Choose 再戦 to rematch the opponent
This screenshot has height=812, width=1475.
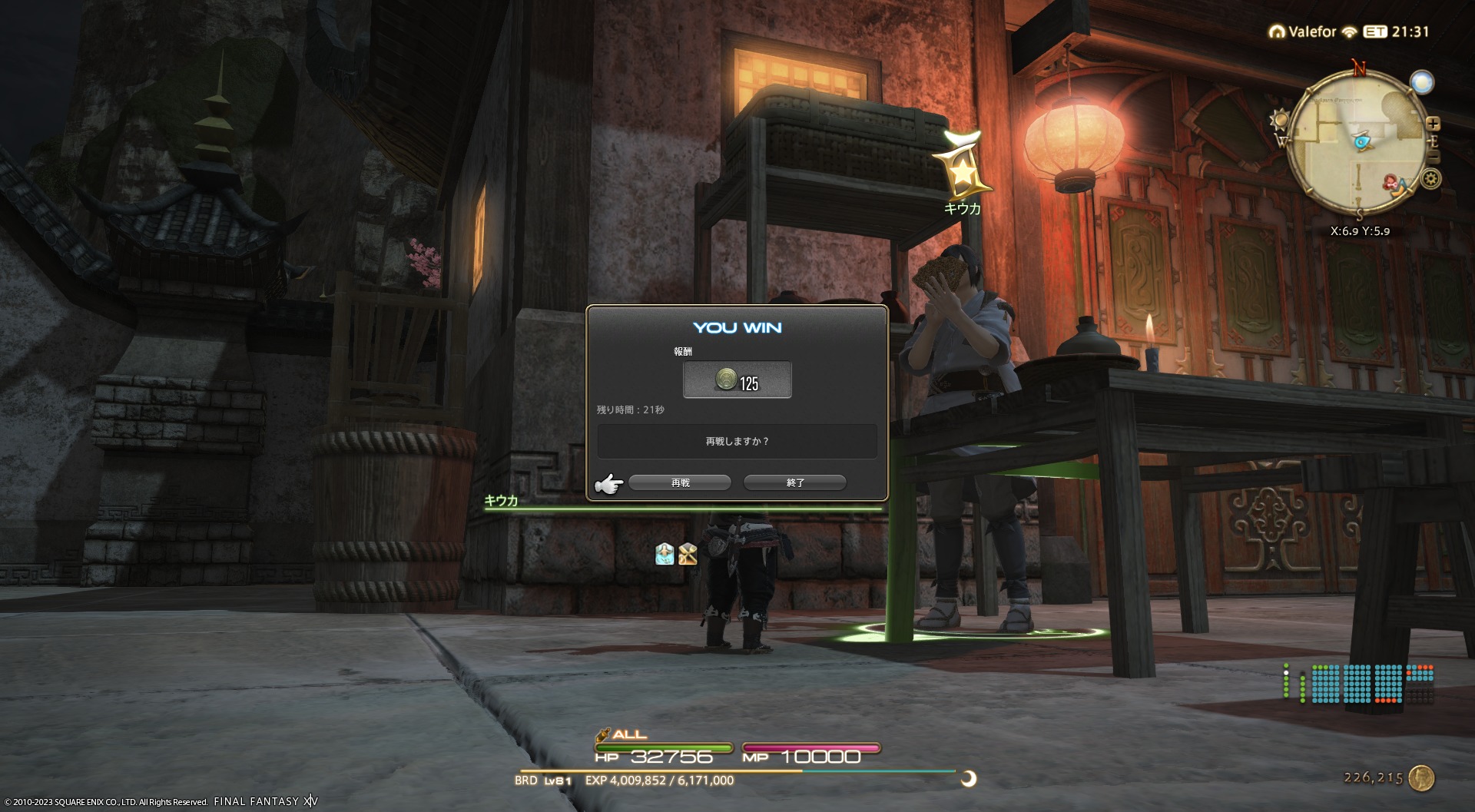(x=680, y=482)
